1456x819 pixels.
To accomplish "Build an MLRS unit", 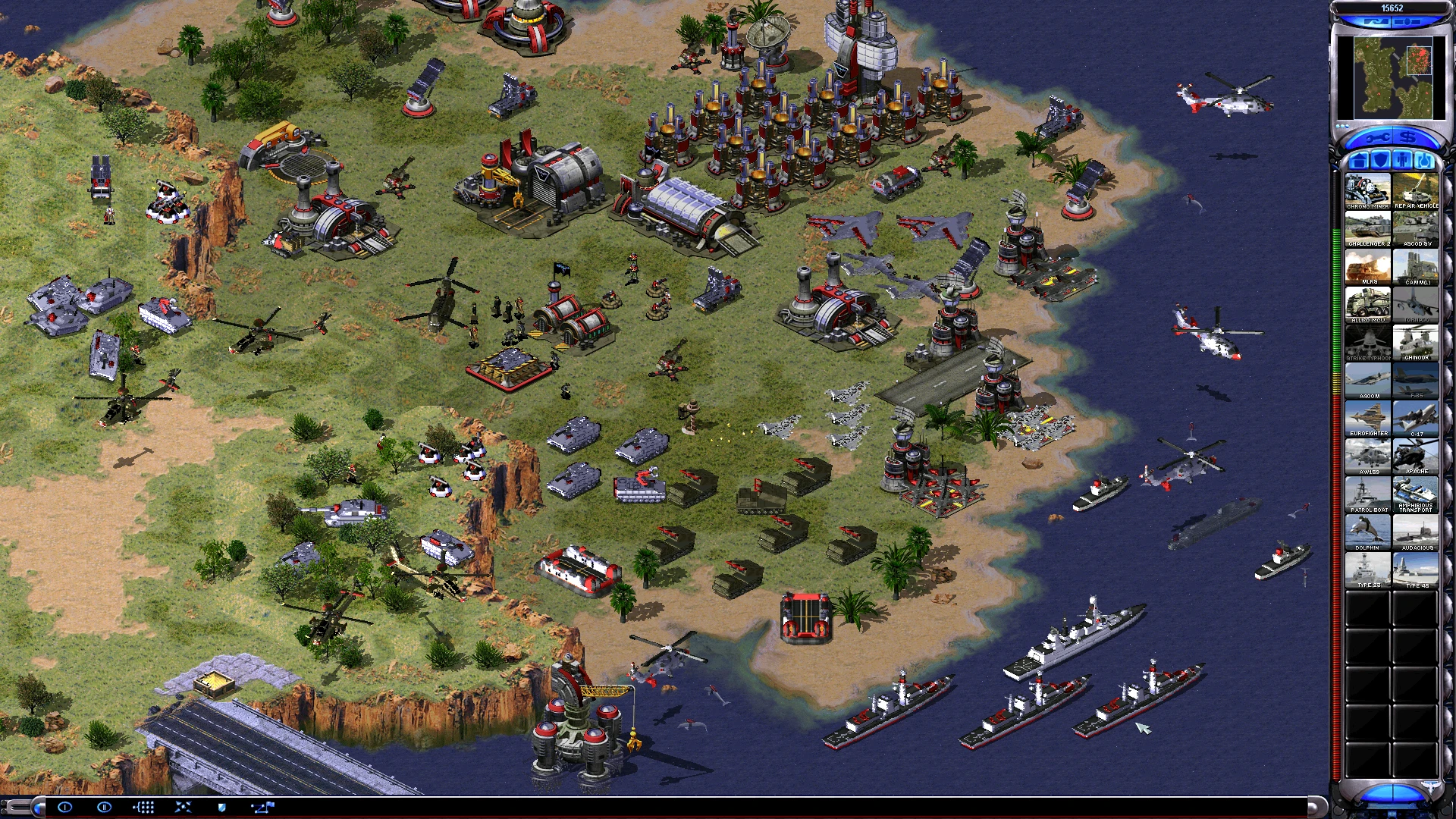I will 1367,267.
